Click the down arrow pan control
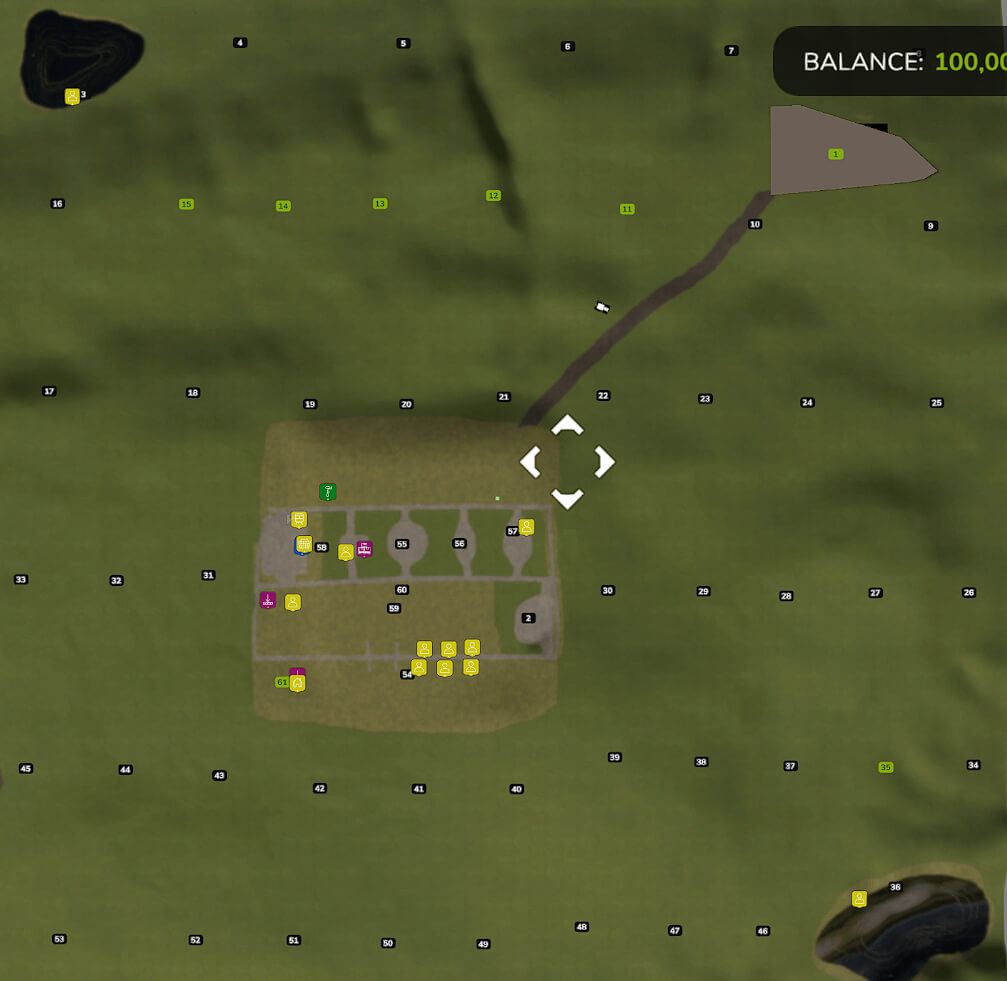Image resolution: width=1007 pixels, height=981 pixels. (x=567, y=498)
